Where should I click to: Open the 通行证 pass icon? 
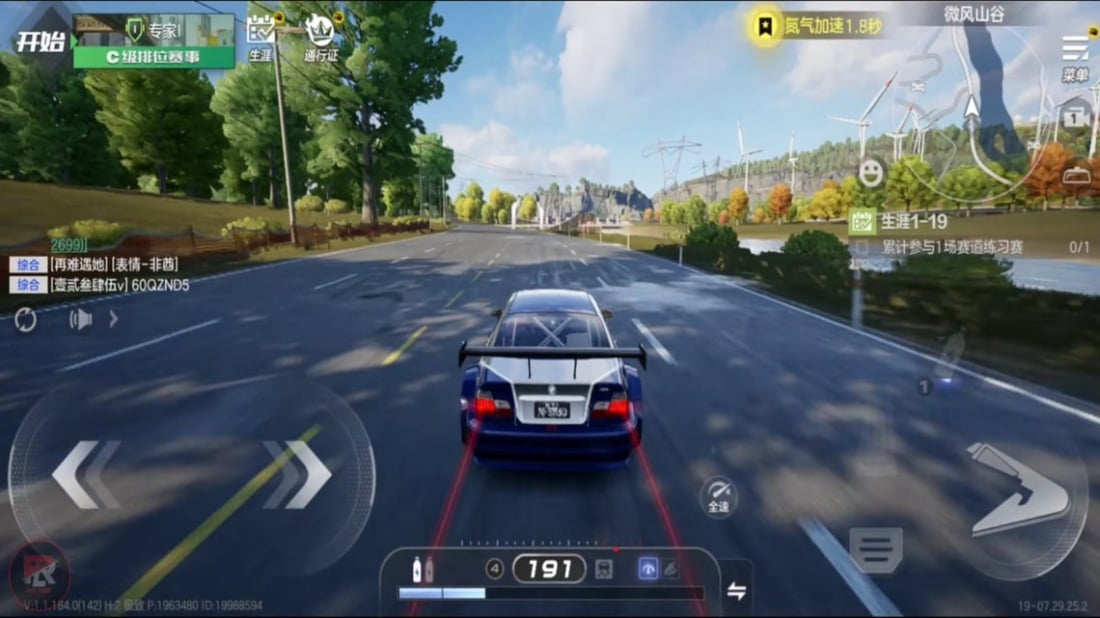[x=320, y=39]
